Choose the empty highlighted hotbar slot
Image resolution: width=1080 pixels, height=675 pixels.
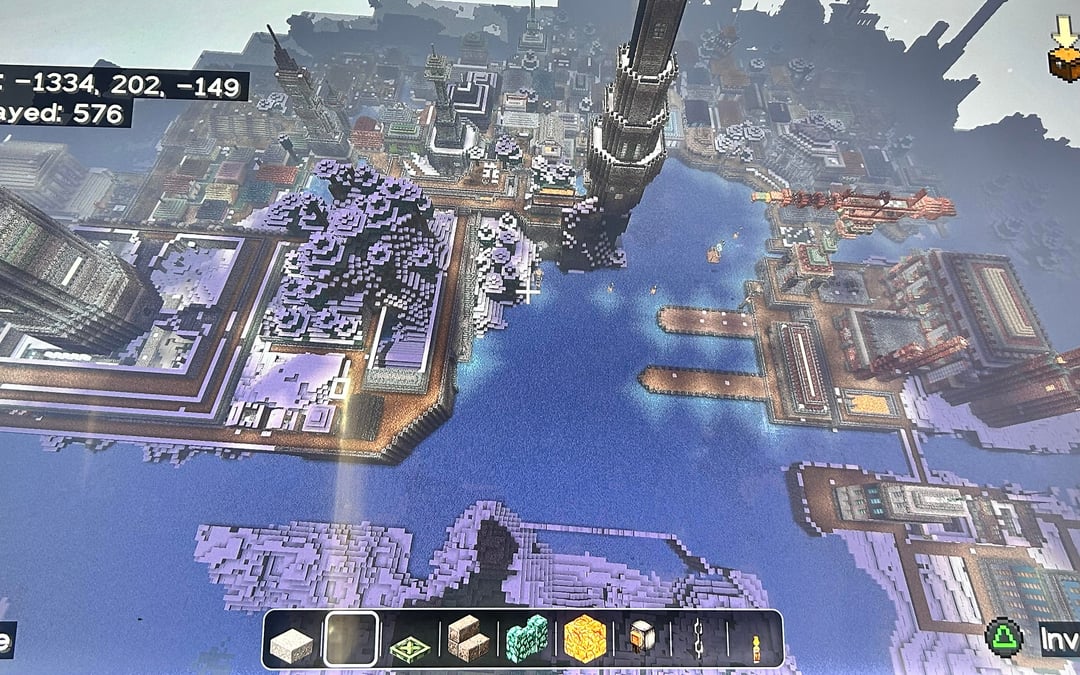click(351, 639)
